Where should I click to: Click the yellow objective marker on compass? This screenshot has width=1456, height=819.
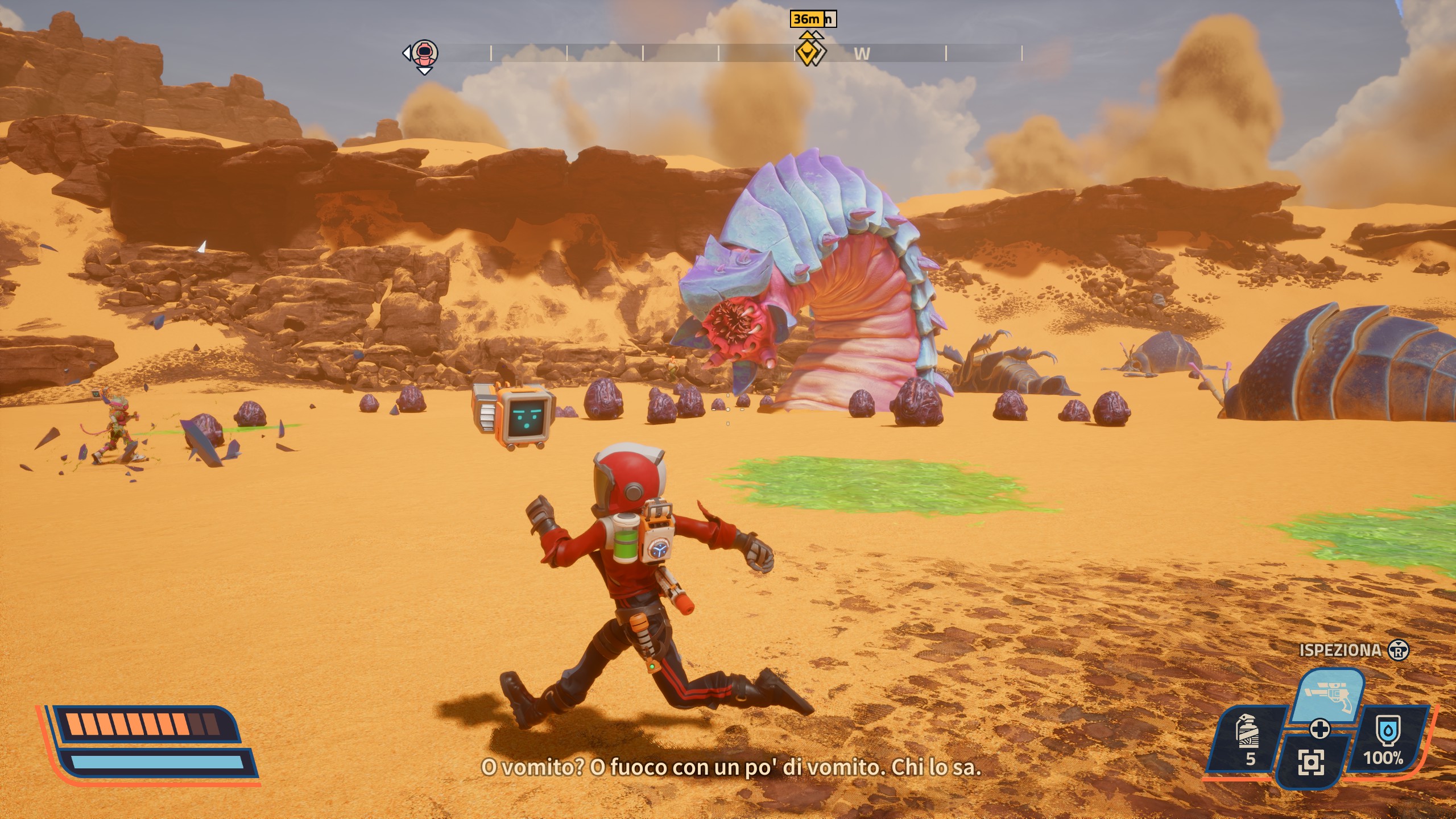pyautogui.click(x=806, y=53)
